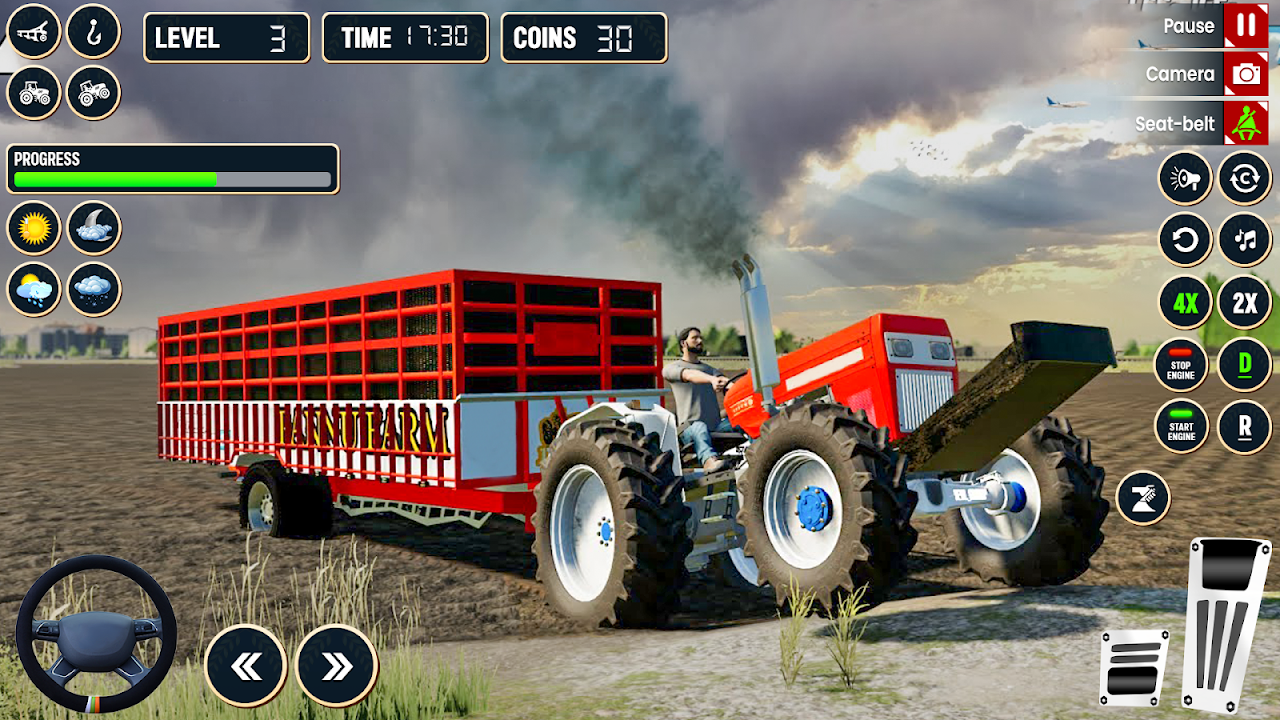Switch the camera view
Viewport: 1280px width, 720px height.
pos(1245,74)
